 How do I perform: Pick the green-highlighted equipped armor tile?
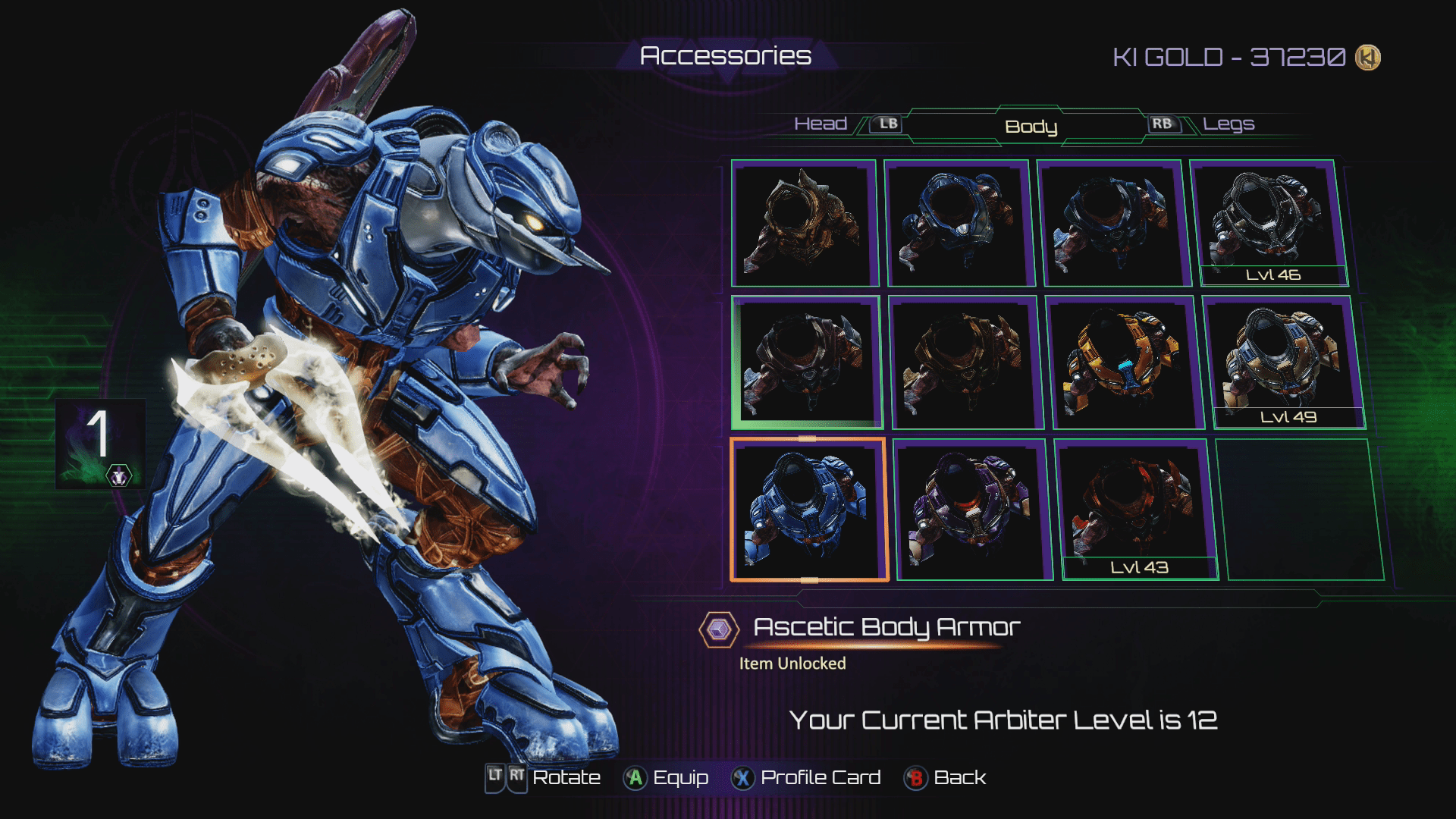(806, 362)
